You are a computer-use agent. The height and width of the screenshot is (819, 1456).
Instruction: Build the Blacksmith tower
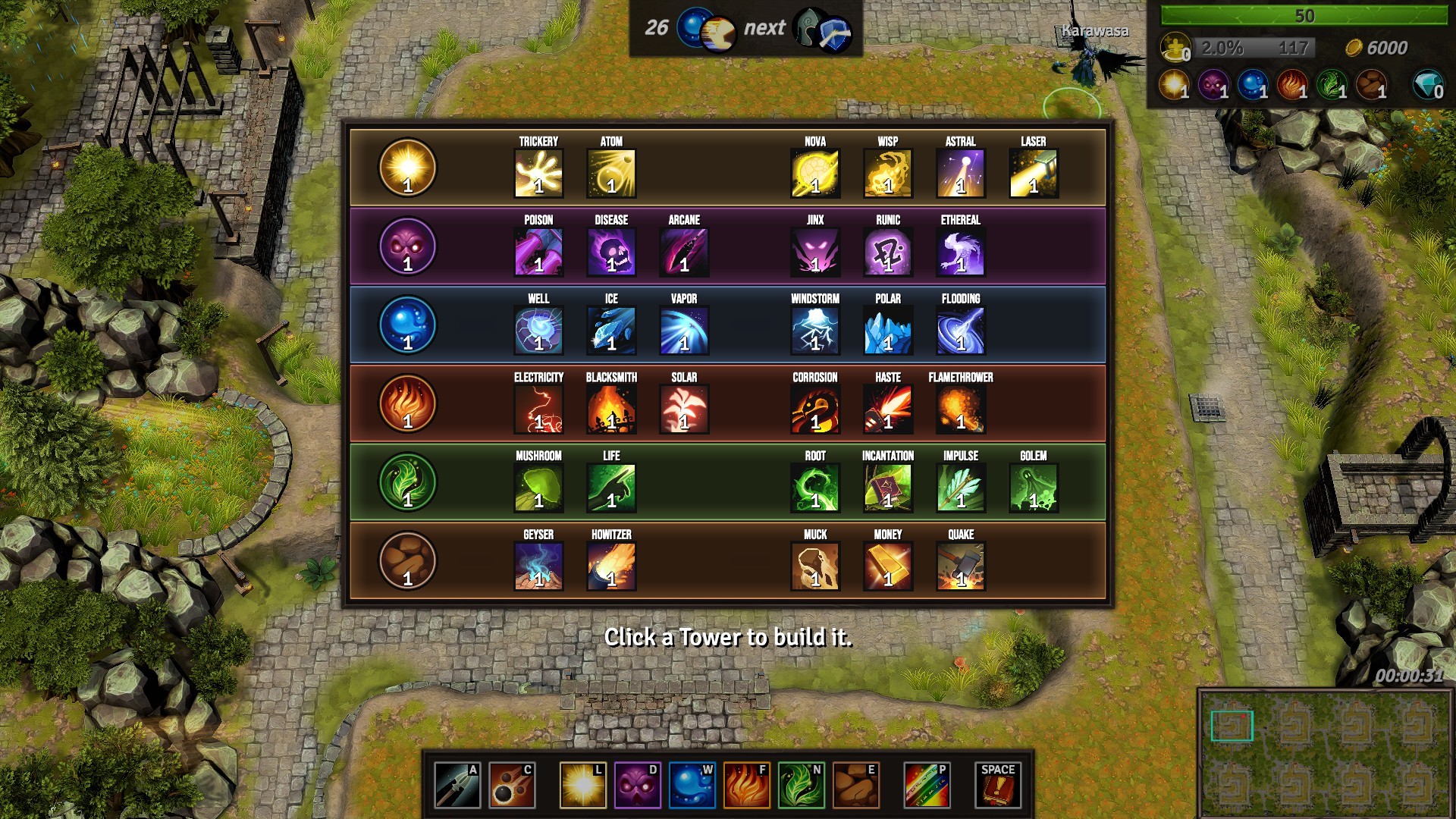tap(610, 409)
